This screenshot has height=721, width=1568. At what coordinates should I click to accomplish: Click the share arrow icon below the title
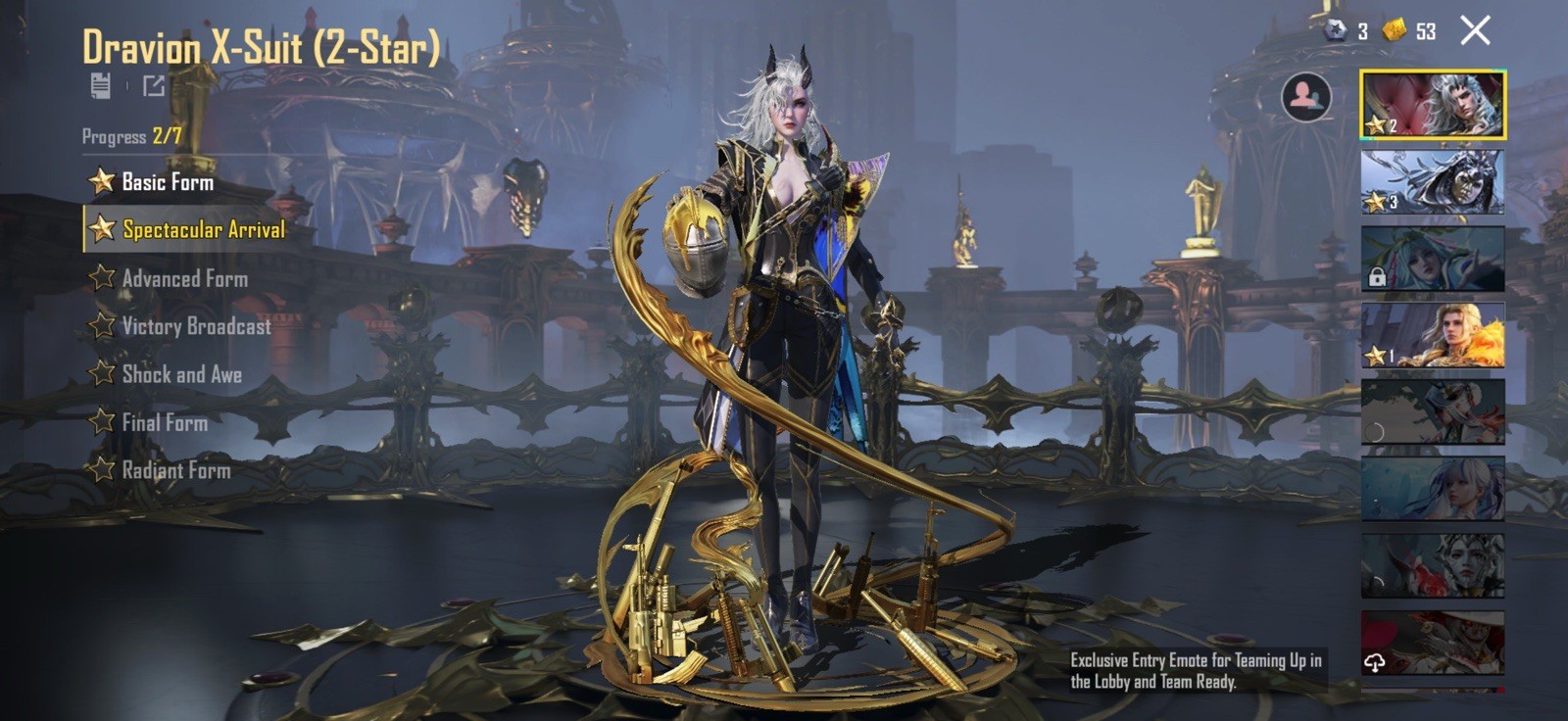(154, 85)
